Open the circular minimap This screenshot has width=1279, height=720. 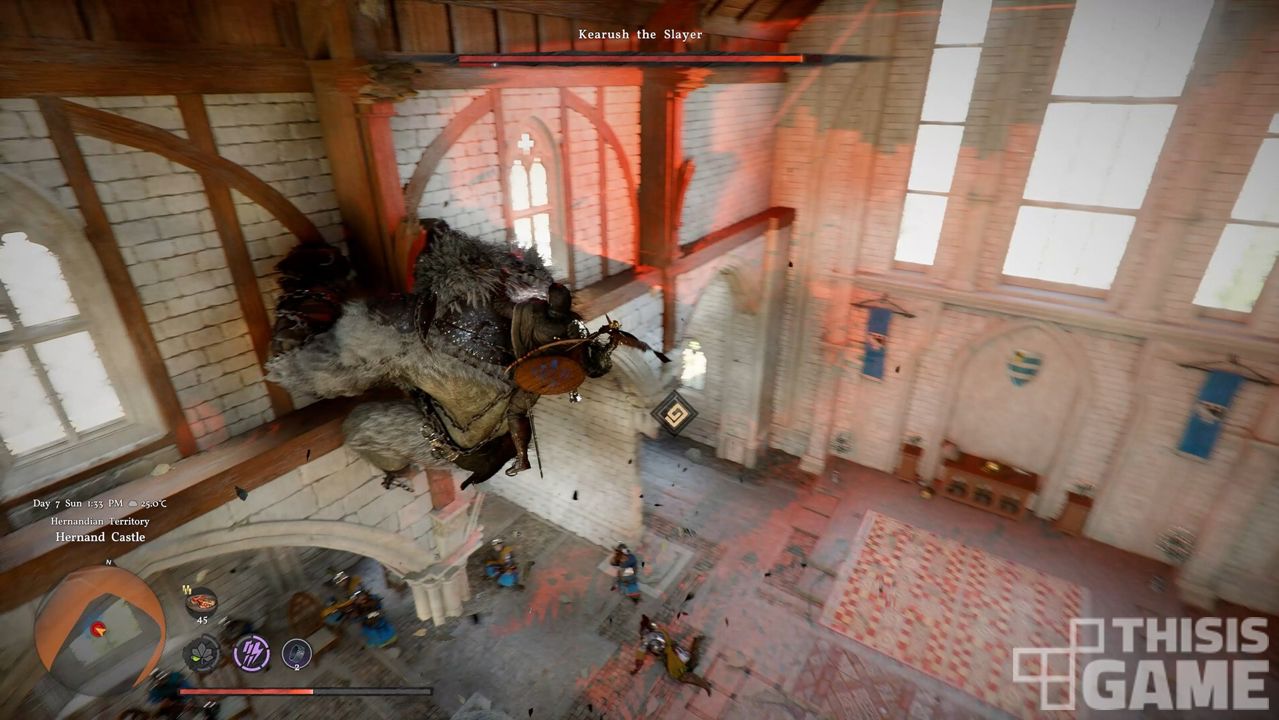pyautogui.click(x=99, y=630)
